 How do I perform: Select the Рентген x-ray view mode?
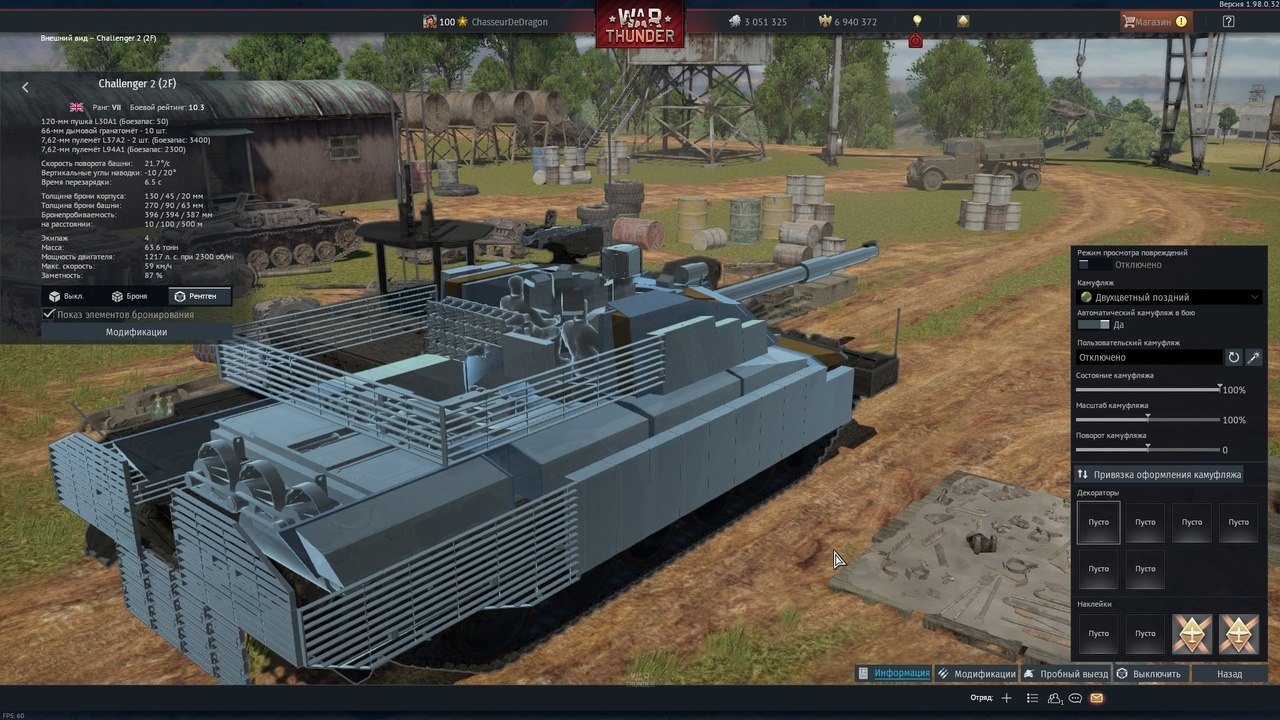pyautogui.click(x=199, y=296)
